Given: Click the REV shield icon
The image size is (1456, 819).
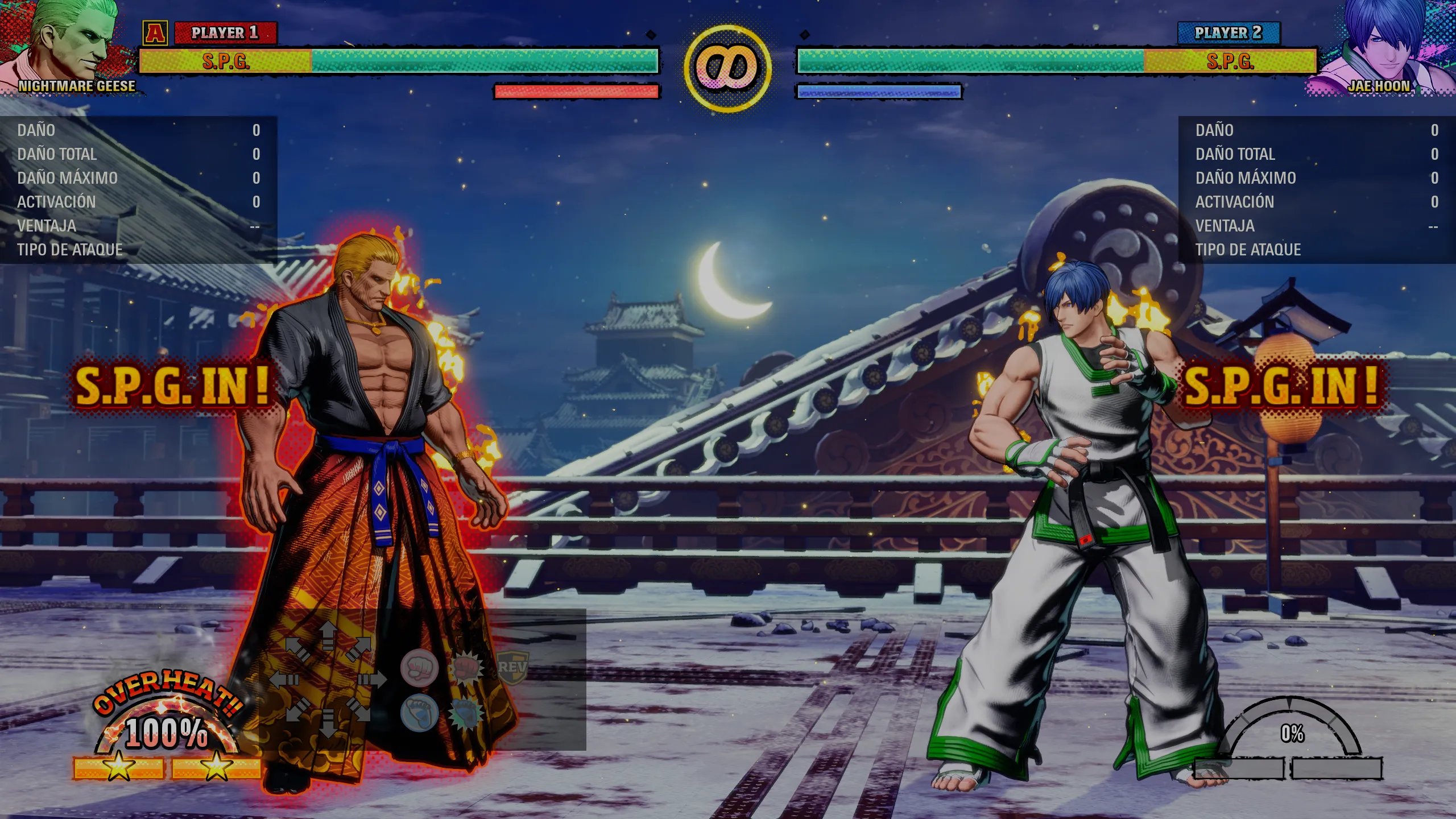Looking at the screenshot, I should [512, 667].
